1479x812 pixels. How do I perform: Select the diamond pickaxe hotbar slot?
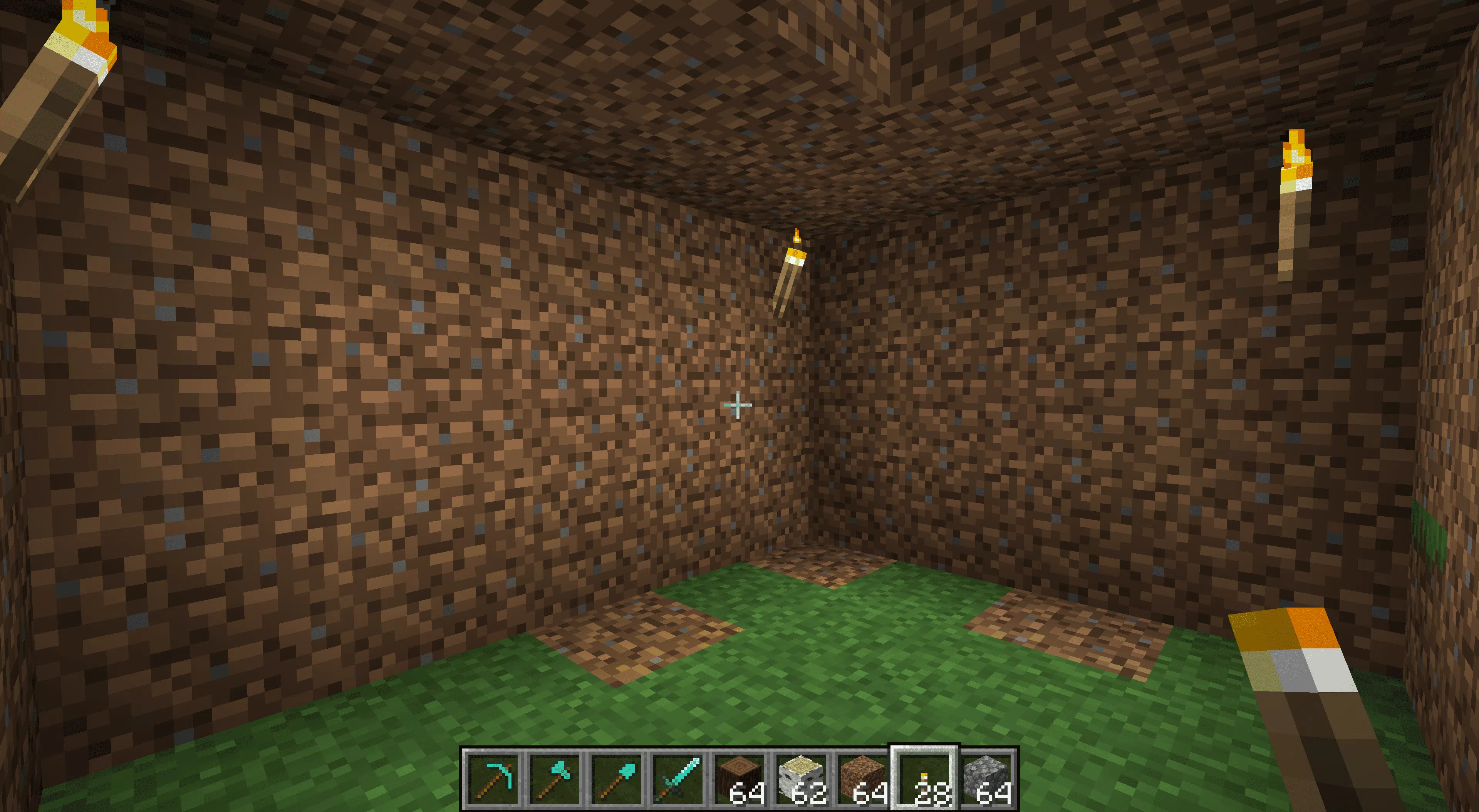point(493,778)
